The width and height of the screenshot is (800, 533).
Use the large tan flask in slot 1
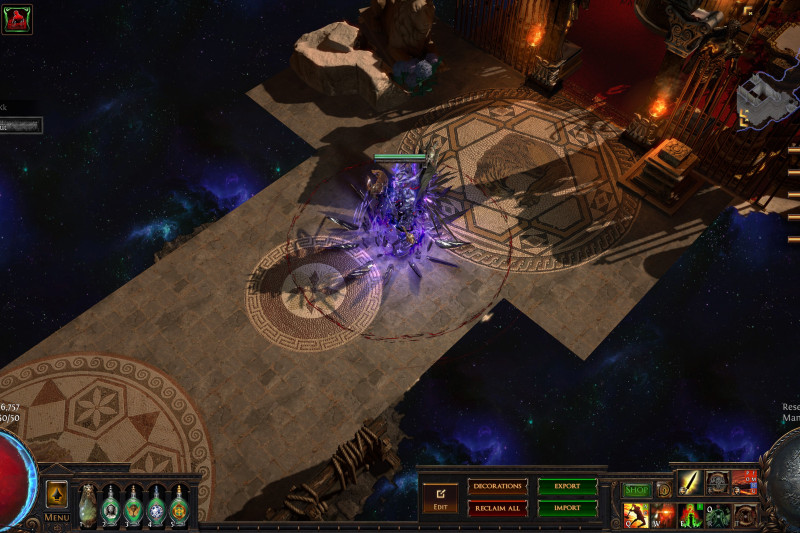point(88,504)
